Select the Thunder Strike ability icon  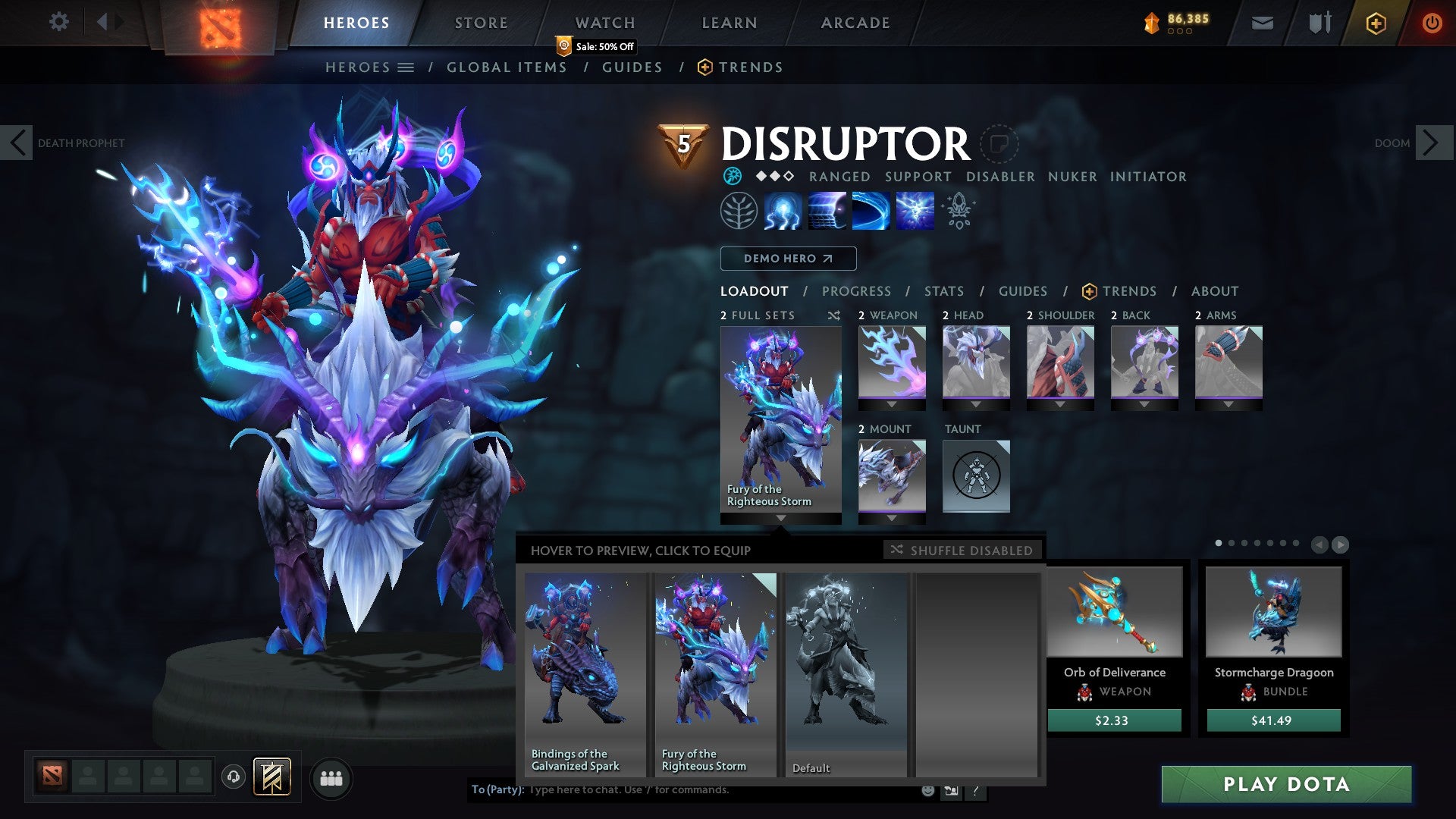click(x=783, y=211)
